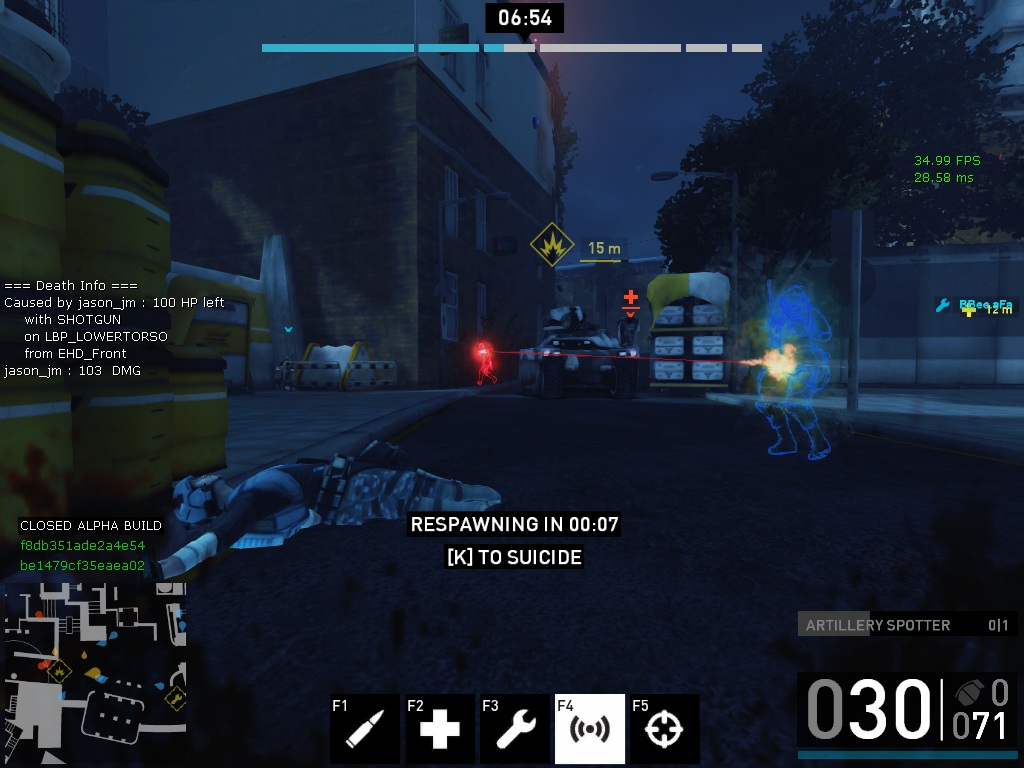Select the Artillery Spotter ability bar
This screenshot has height=768, width=1024.
(907, 625)
